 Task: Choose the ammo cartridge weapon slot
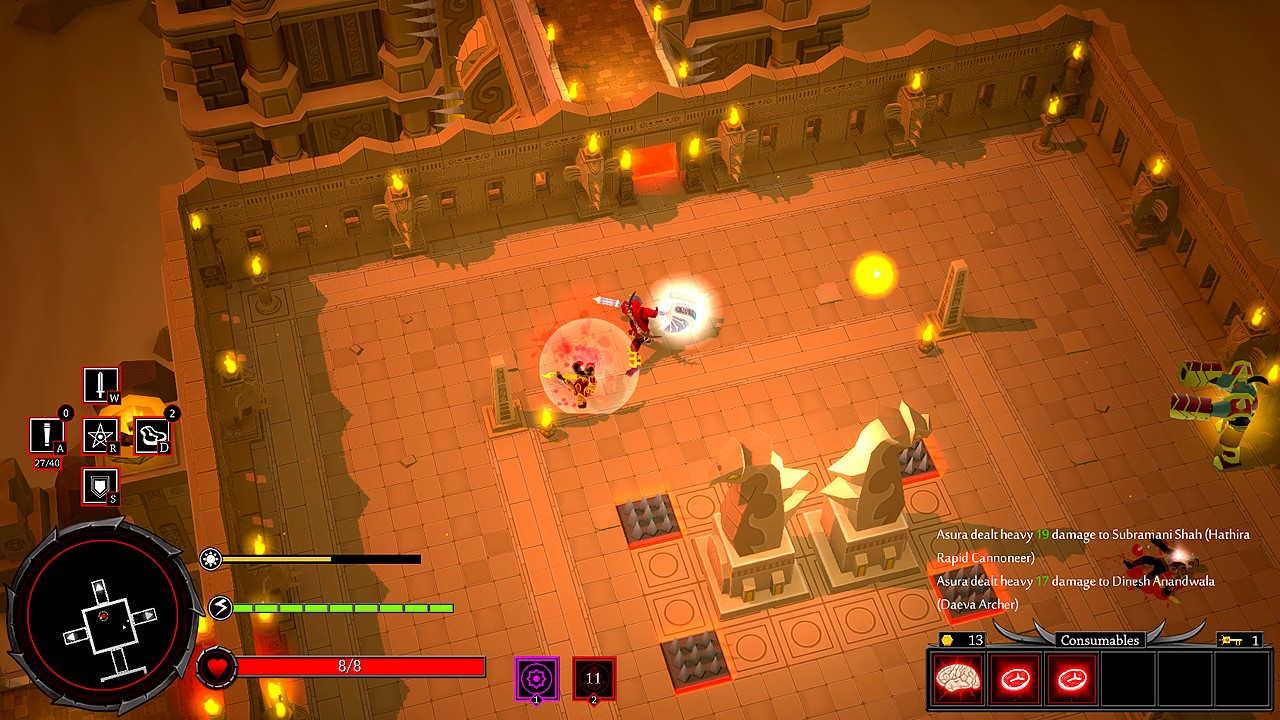46,435
